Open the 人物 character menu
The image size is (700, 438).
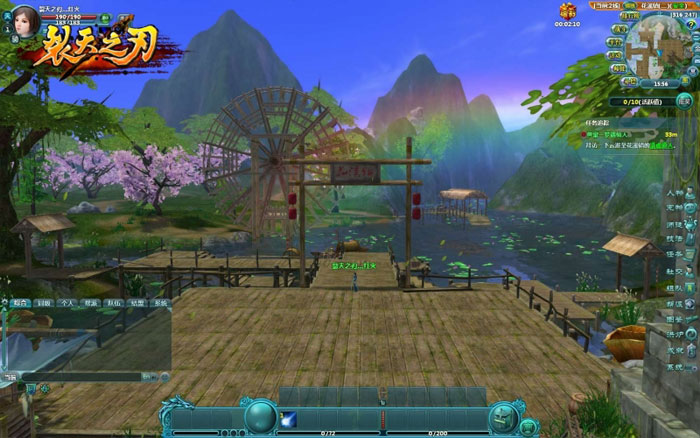tap(678, 192)
